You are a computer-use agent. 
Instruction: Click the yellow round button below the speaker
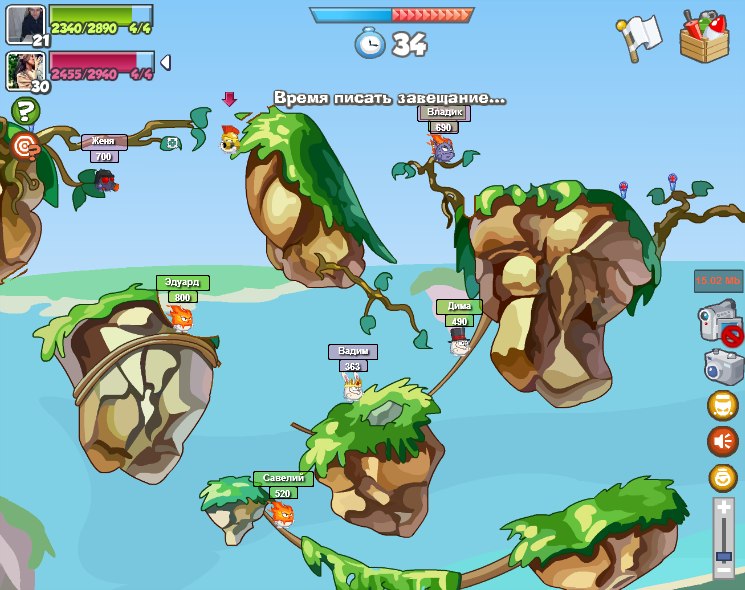(722, 477)
